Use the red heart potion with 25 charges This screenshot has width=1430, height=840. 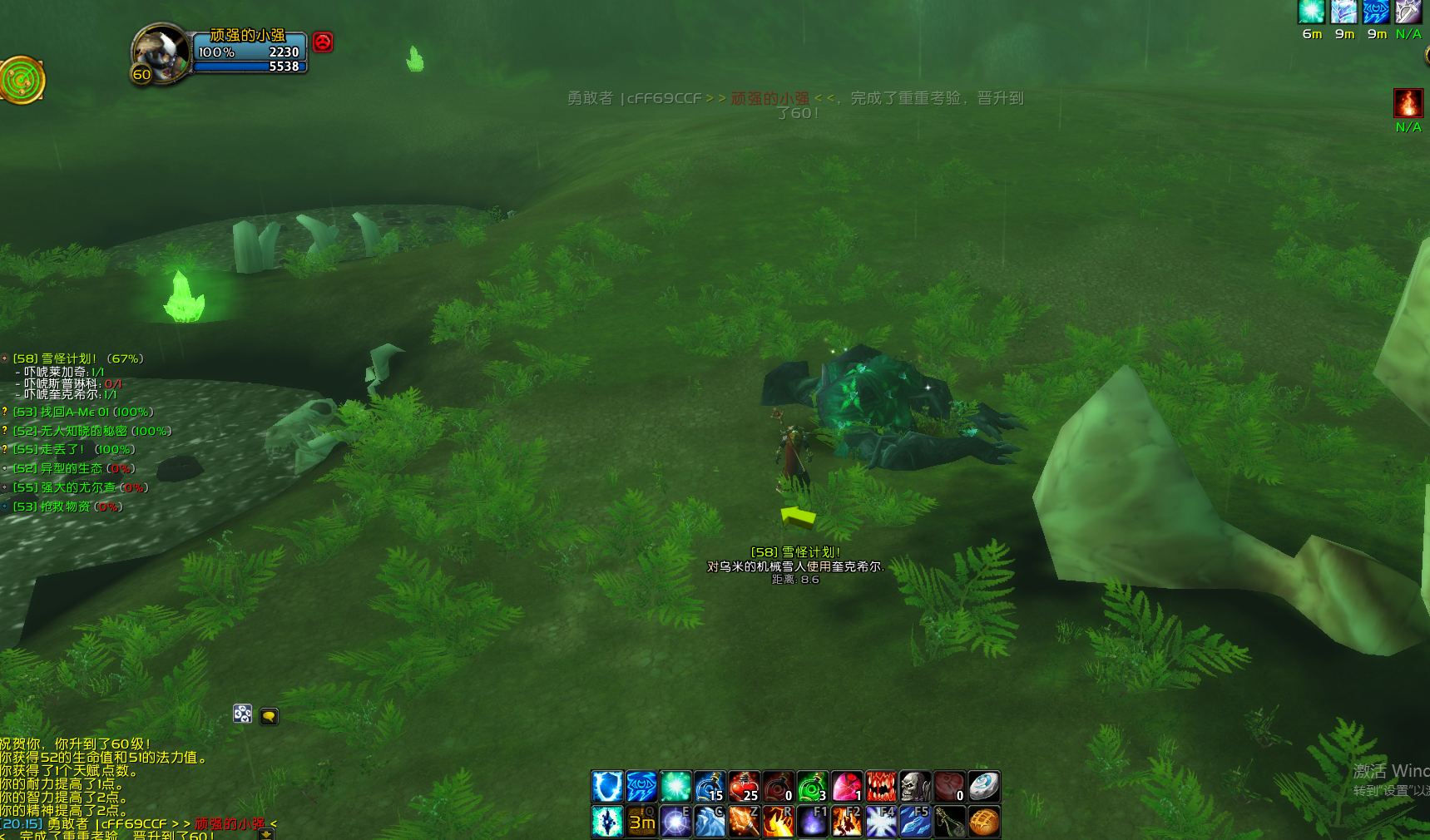744,786
